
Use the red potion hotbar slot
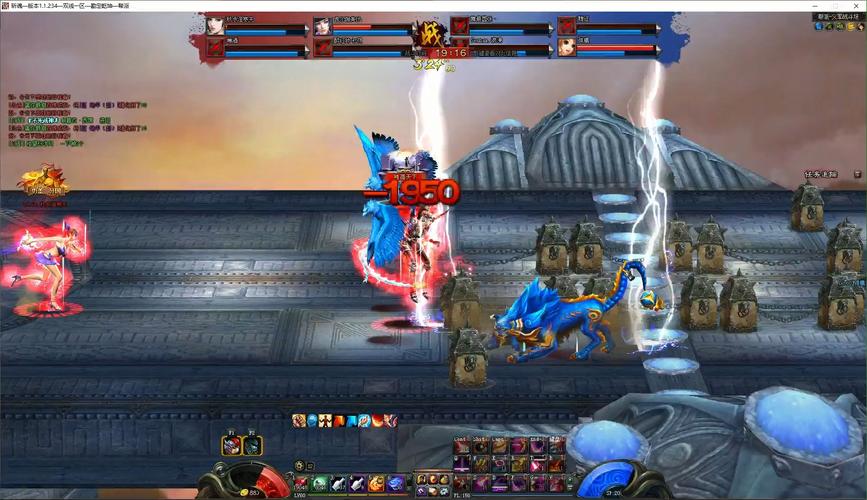pyautogui.click(x=300, y=484)
